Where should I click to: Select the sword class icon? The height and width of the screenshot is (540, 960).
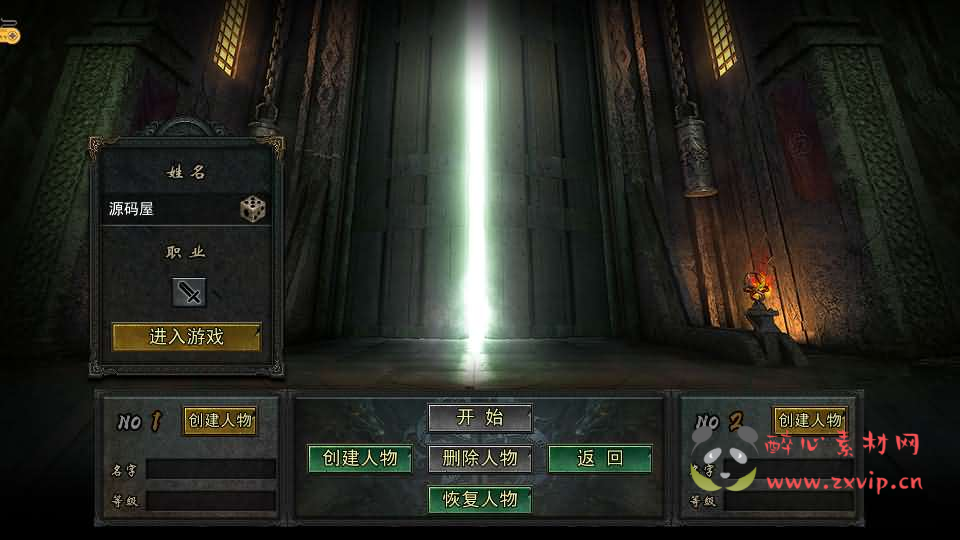click(x=189, y=292)
